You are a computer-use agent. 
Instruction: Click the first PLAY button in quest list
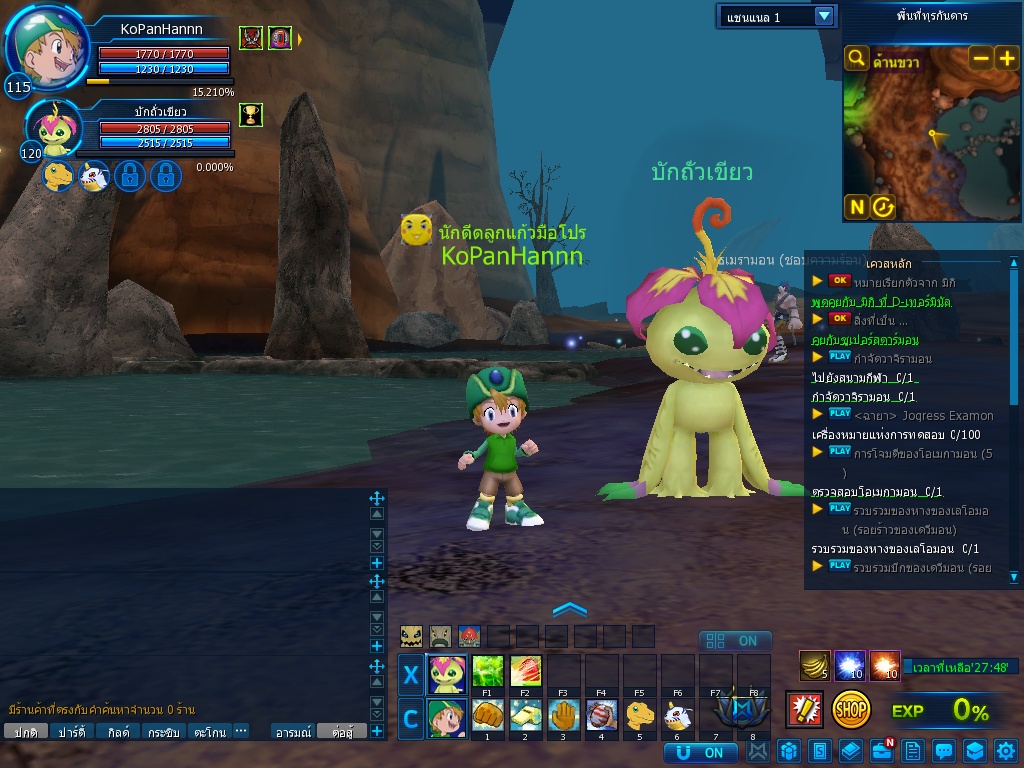coord(839,355)
